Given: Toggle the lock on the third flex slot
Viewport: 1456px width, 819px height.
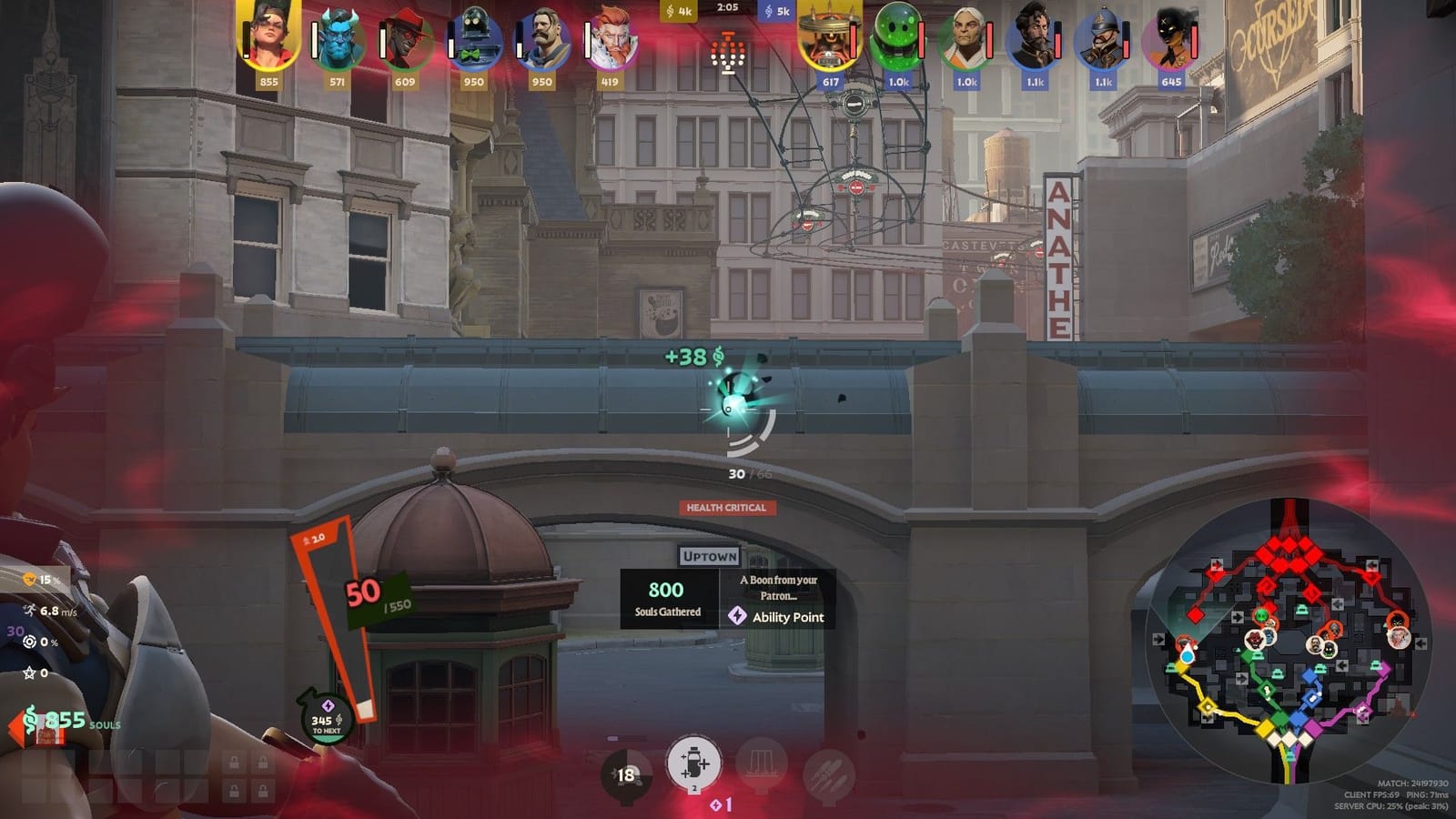Looking at the screenshot, I should [235, 790].
